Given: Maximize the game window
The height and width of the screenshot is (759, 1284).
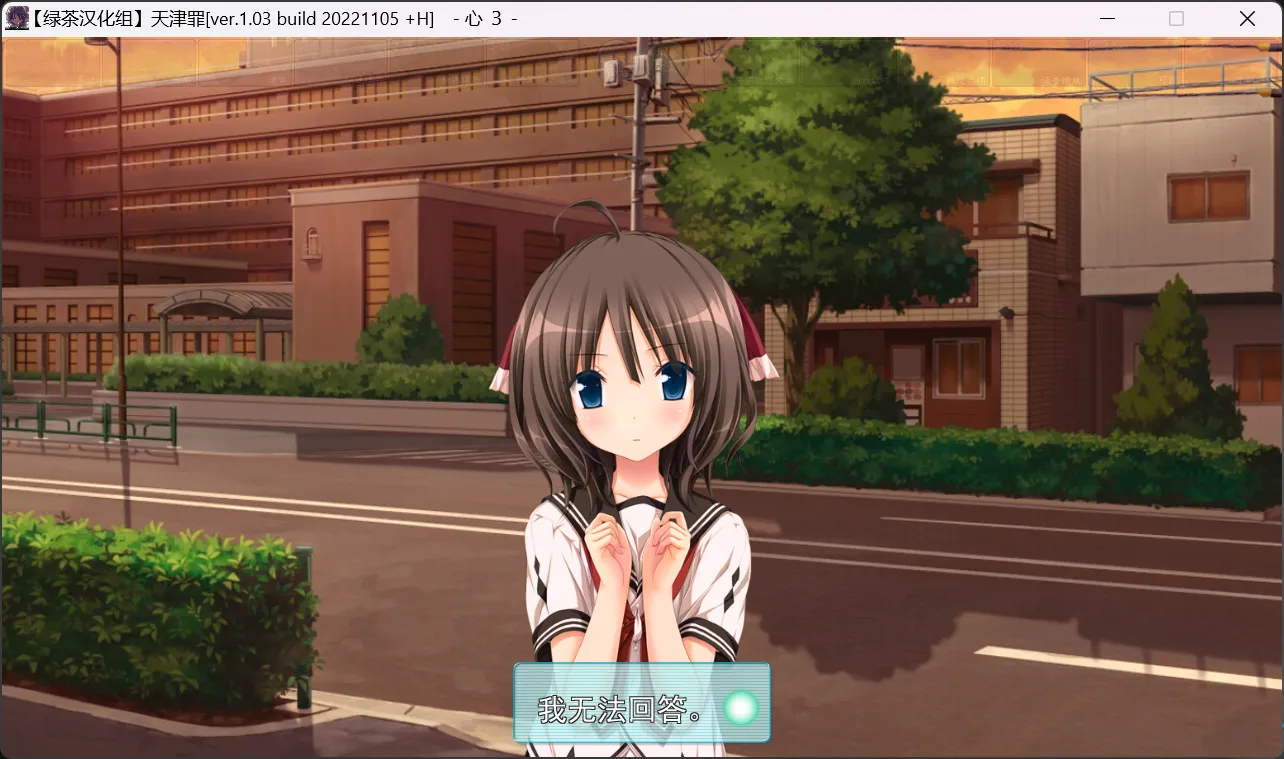Looking at the screenshot, I should (1176, 18).
